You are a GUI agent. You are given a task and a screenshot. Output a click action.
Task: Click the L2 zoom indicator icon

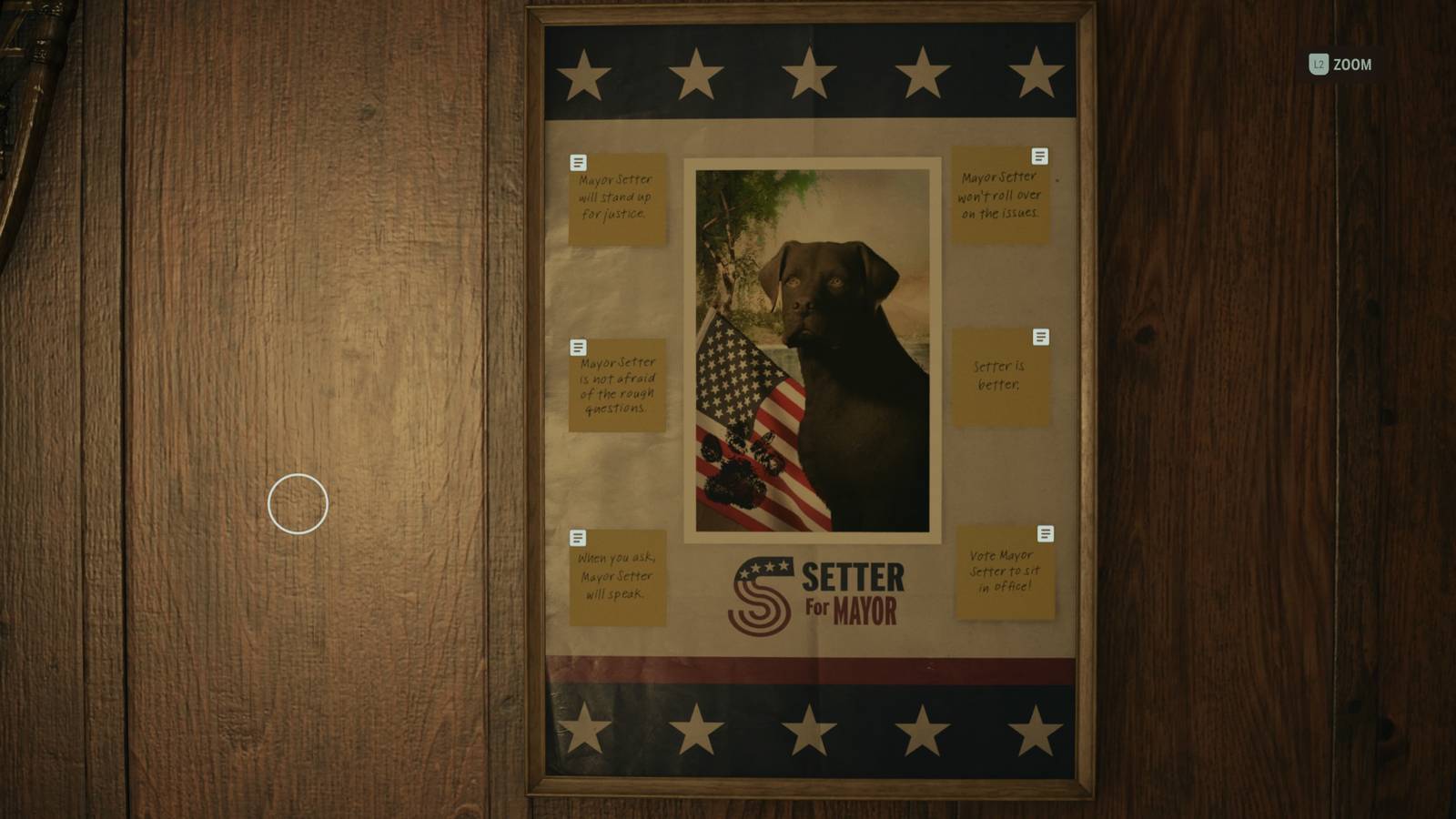pyautogui.click(x=1317, y=65)
